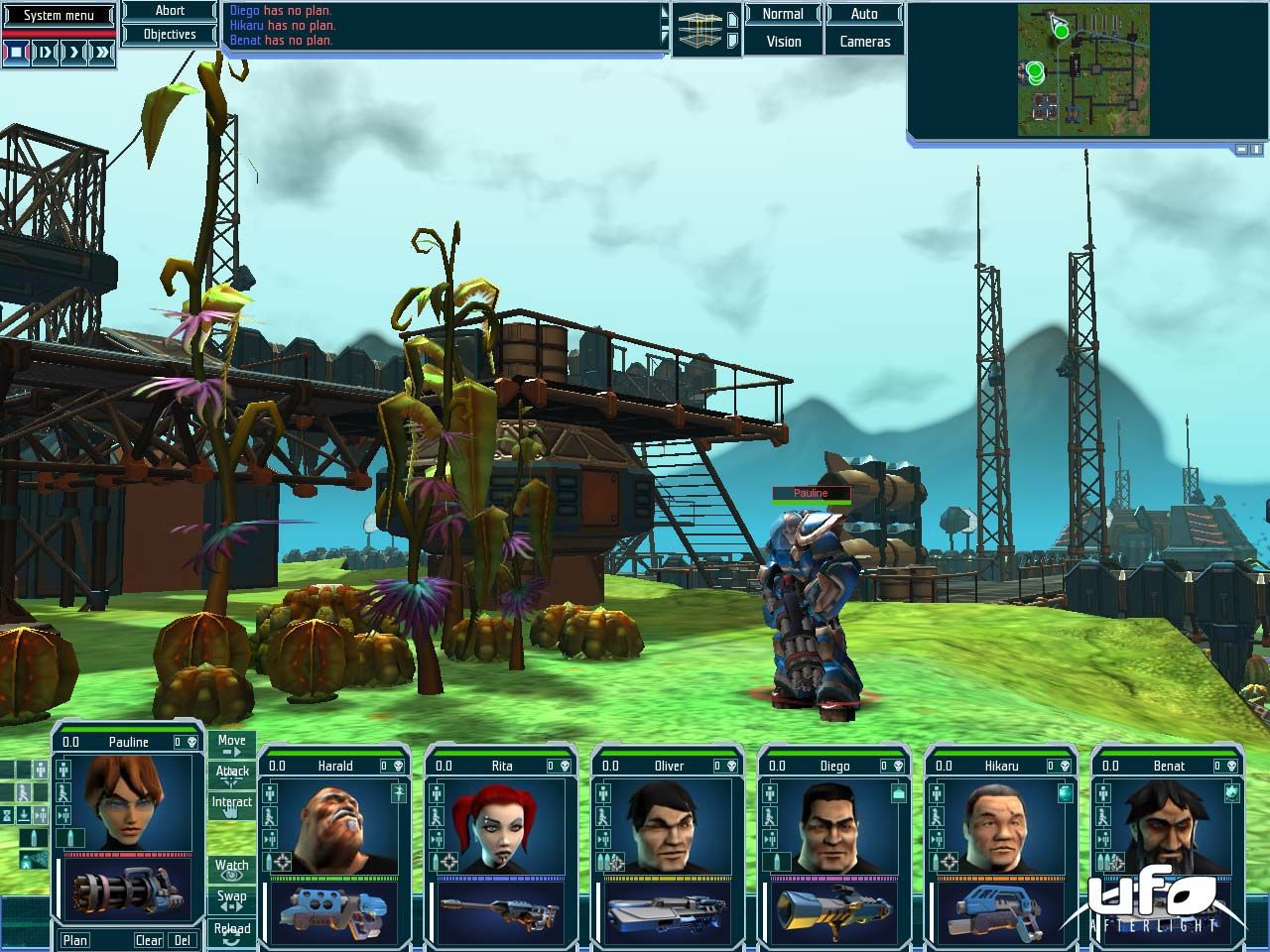Choose the Attack command
Viewport: 1270px width, 952px height.
click(x=231, y=774)
